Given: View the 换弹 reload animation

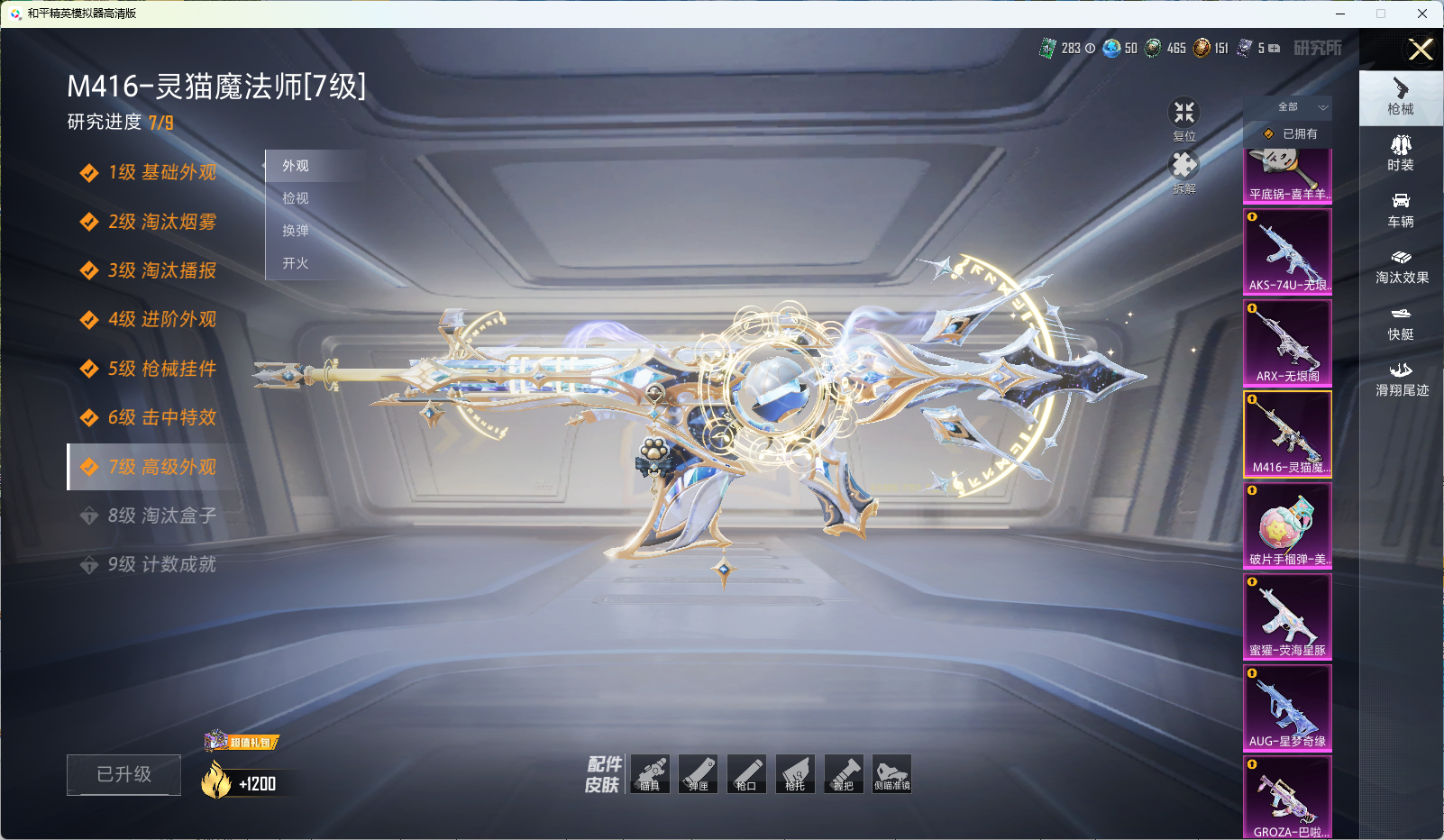Looking at the screenshot, I should 296,231.
